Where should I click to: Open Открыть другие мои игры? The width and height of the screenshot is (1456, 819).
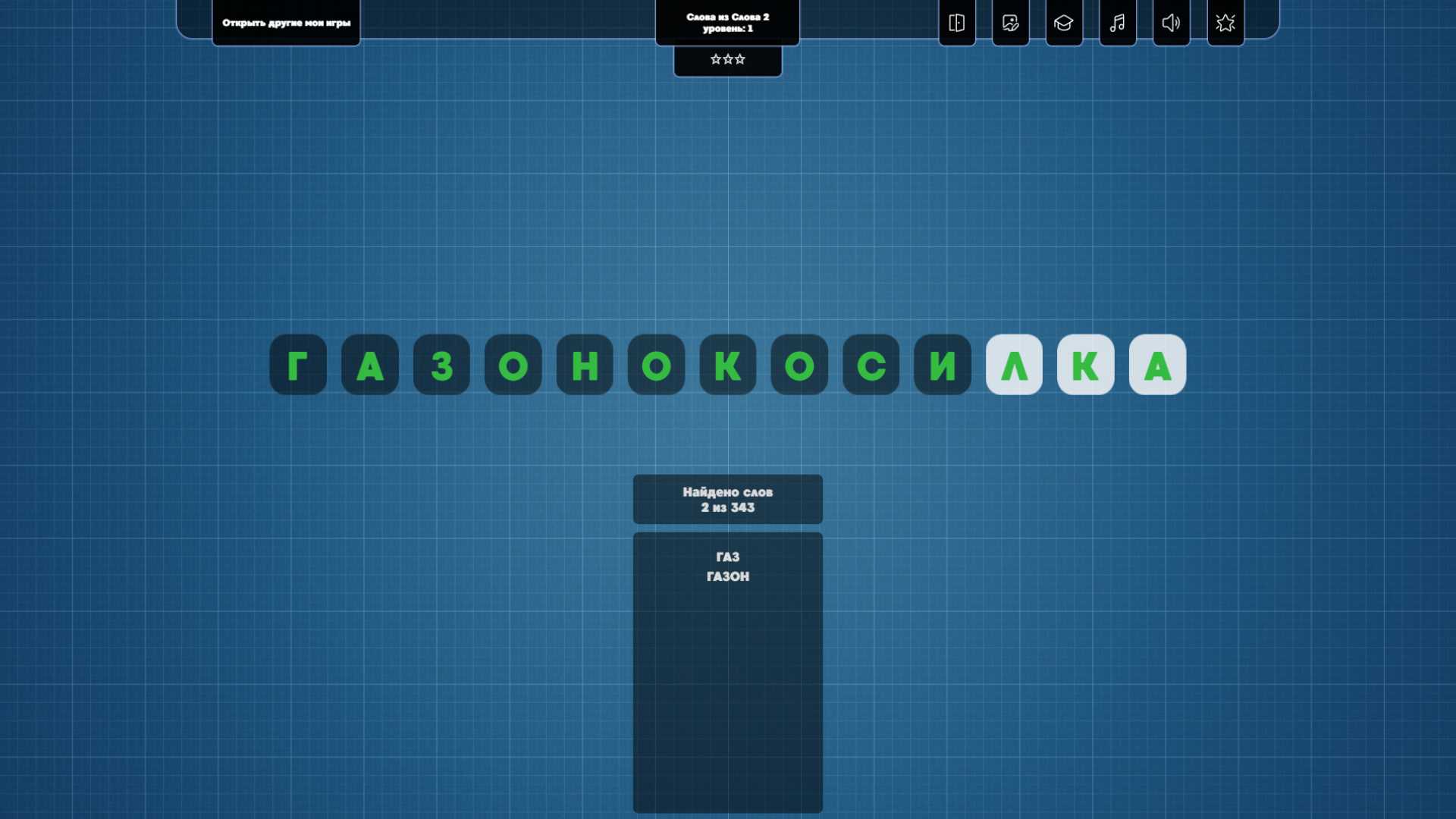click(x=286, y=23)
